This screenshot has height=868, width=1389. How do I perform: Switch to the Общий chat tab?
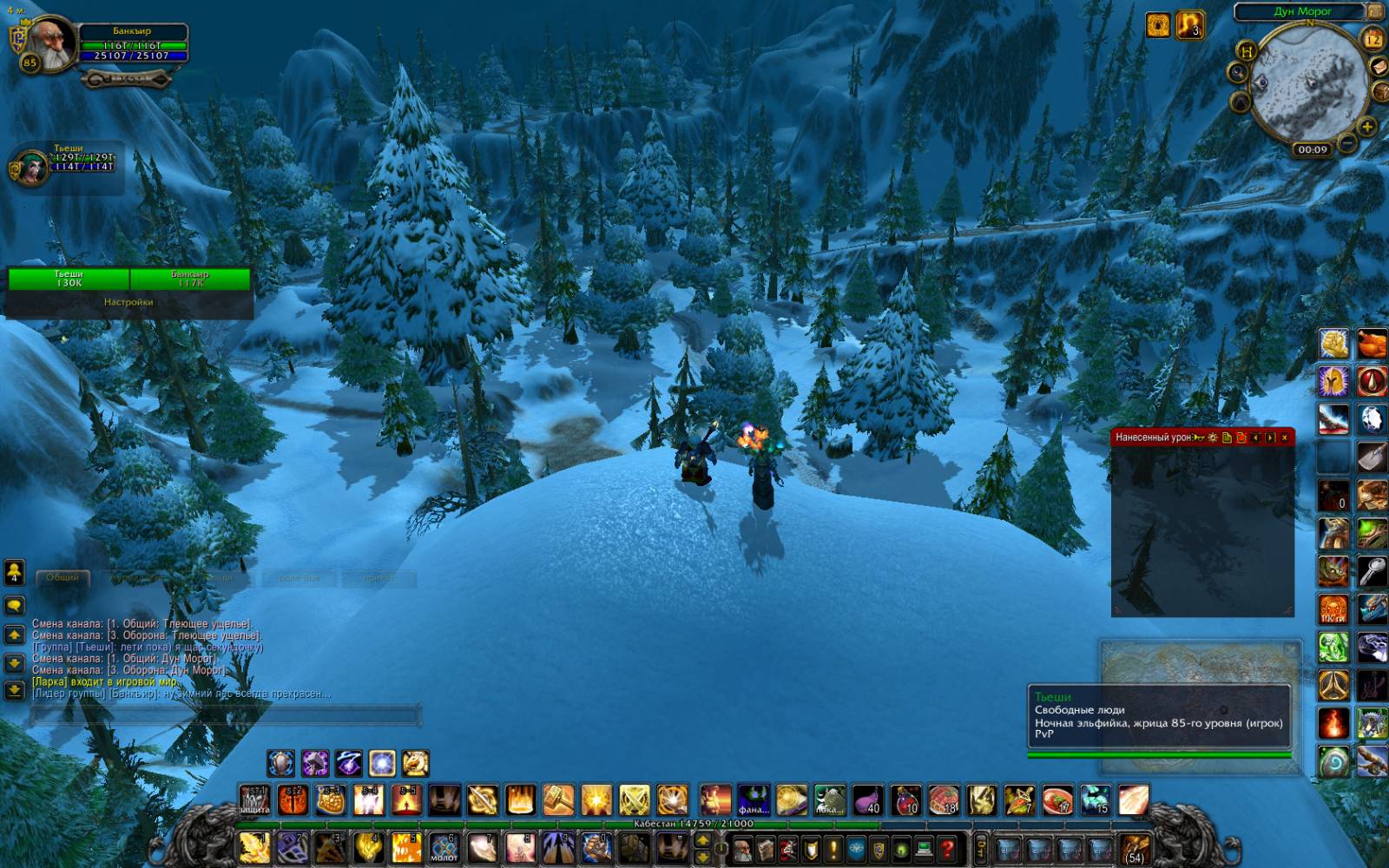click(x=63, y=577)
